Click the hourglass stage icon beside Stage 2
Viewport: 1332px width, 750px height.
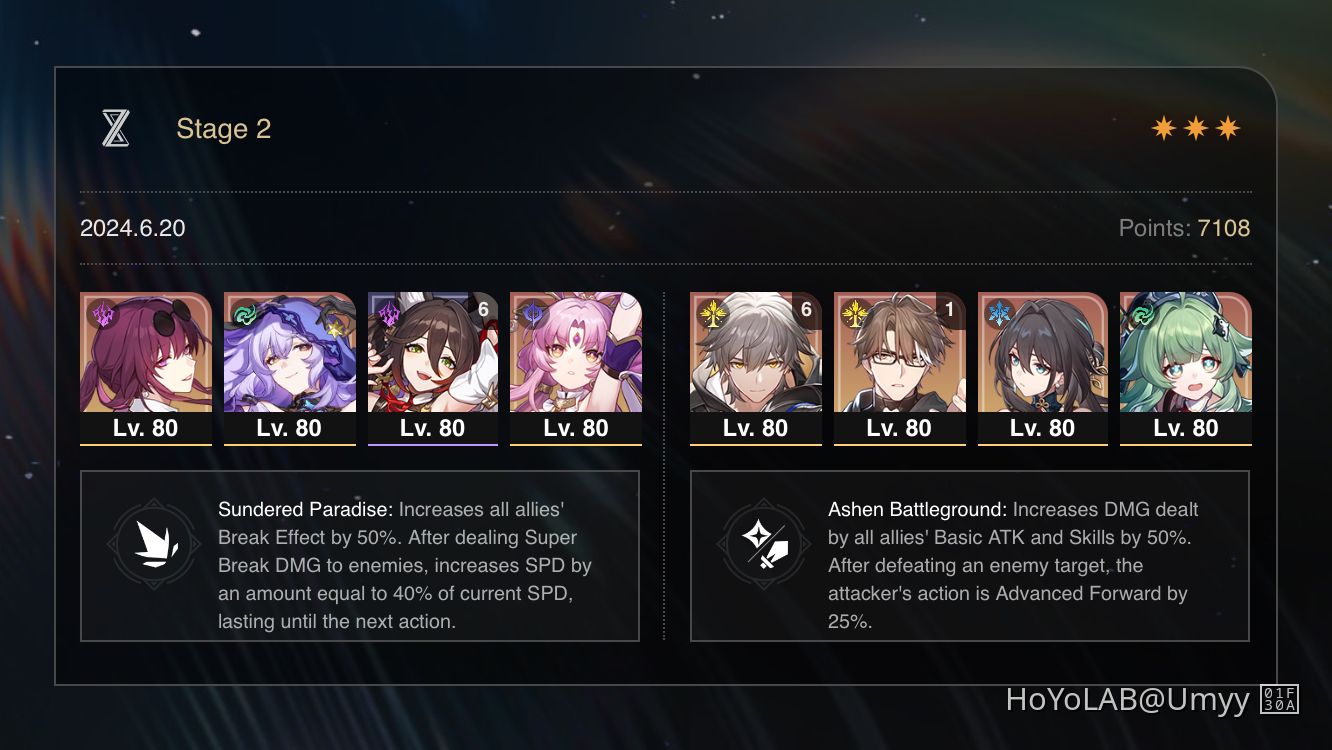117,128
